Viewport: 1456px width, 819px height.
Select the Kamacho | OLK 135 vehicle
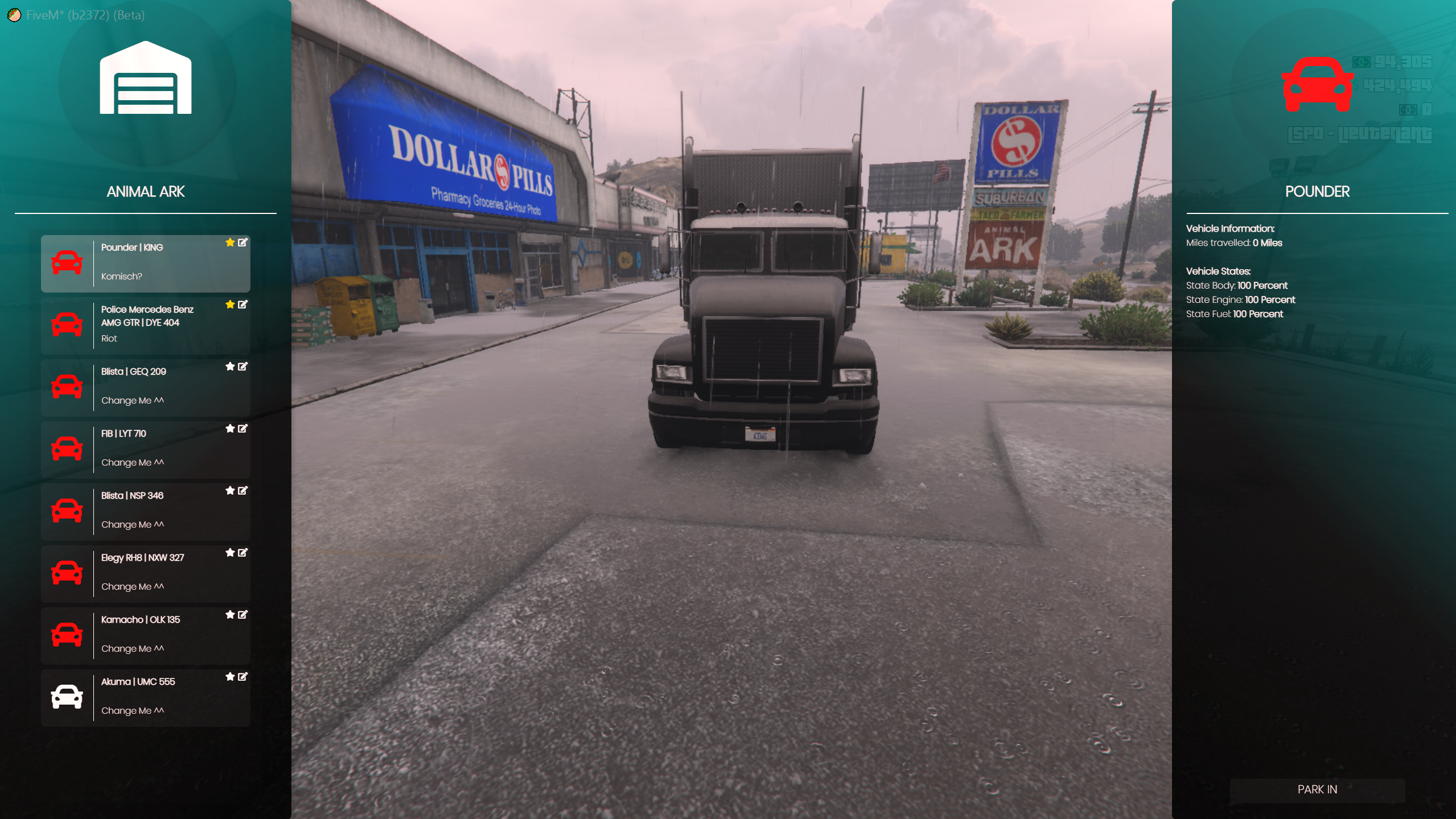(145, 636)
